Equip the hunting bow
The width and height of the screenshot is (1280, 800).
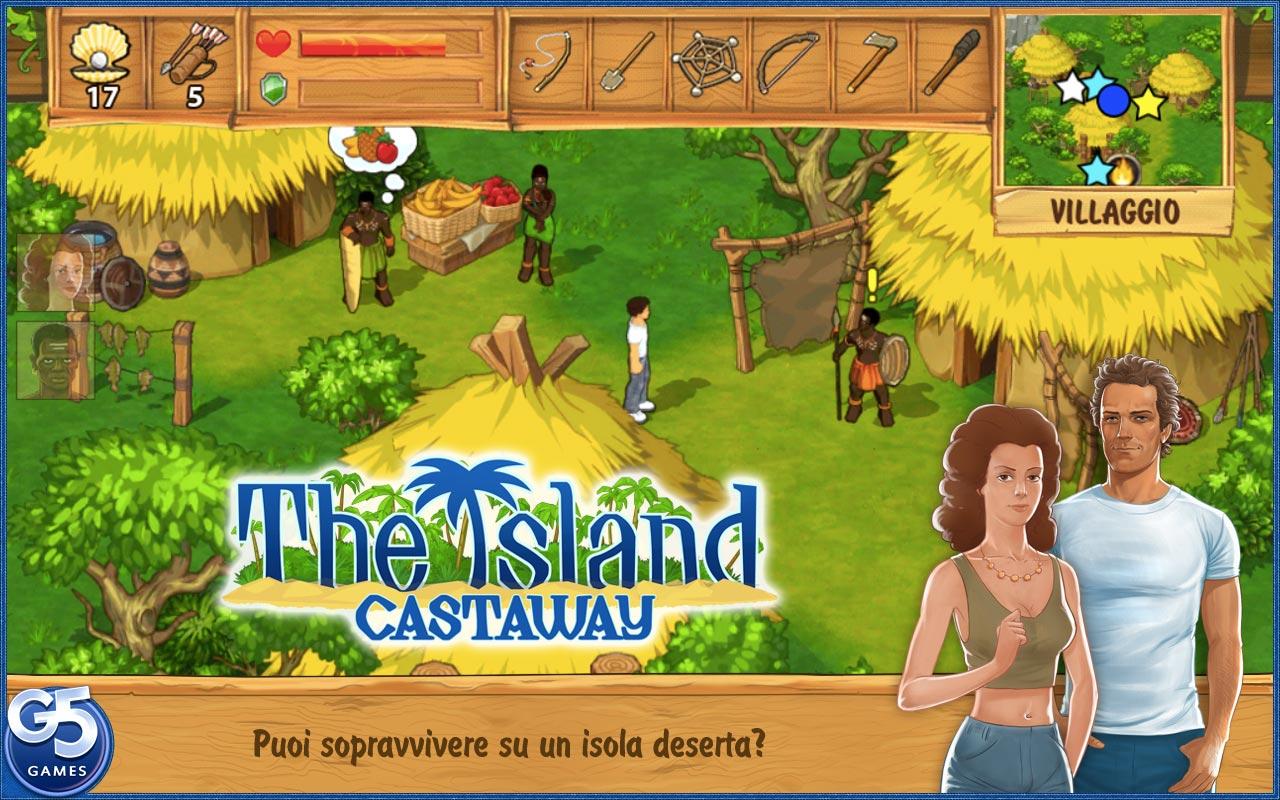(789, 62)
